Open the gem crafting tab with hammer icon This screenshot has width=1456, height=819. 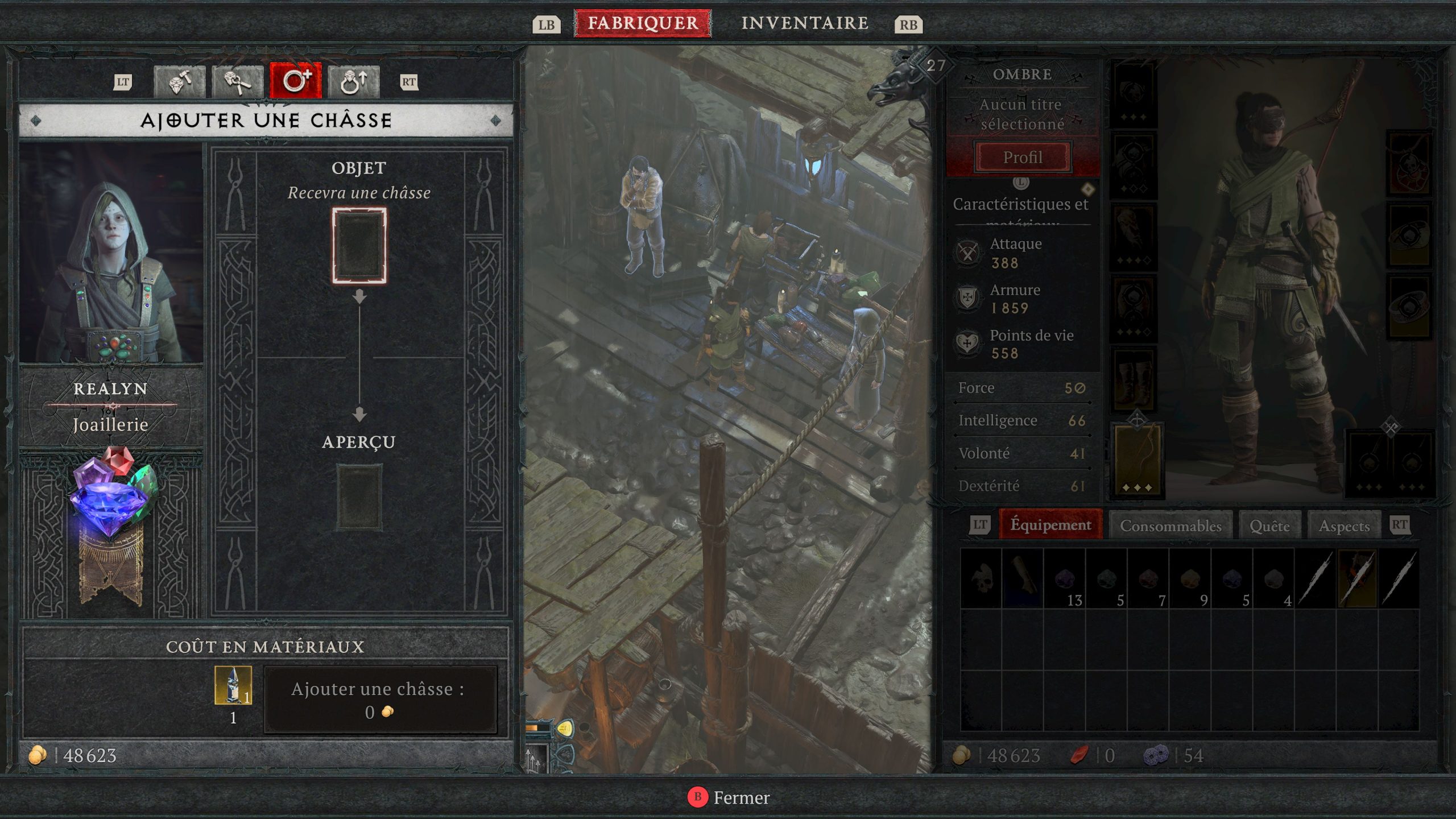(180, 82)
